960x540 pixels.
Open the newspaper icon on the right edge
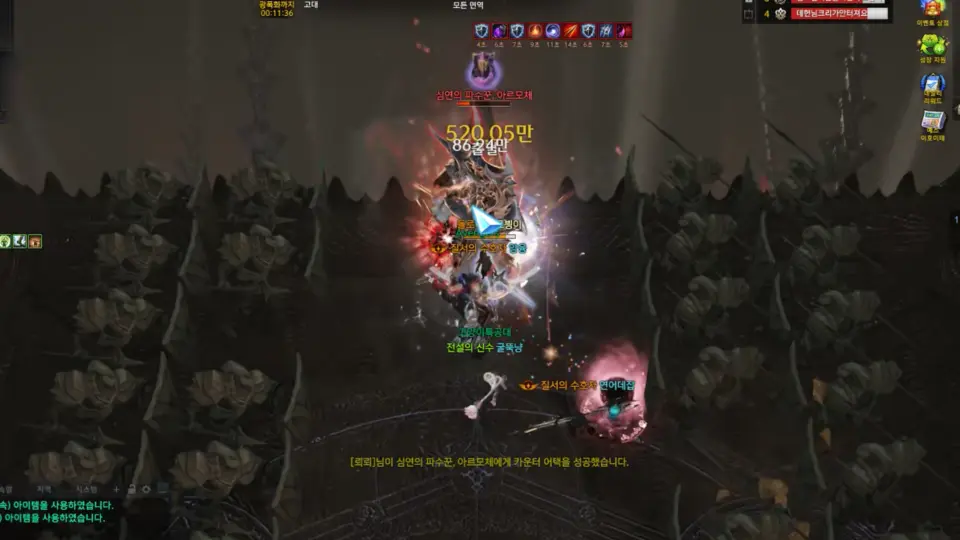pyautogui.click(x=932, y=122)
